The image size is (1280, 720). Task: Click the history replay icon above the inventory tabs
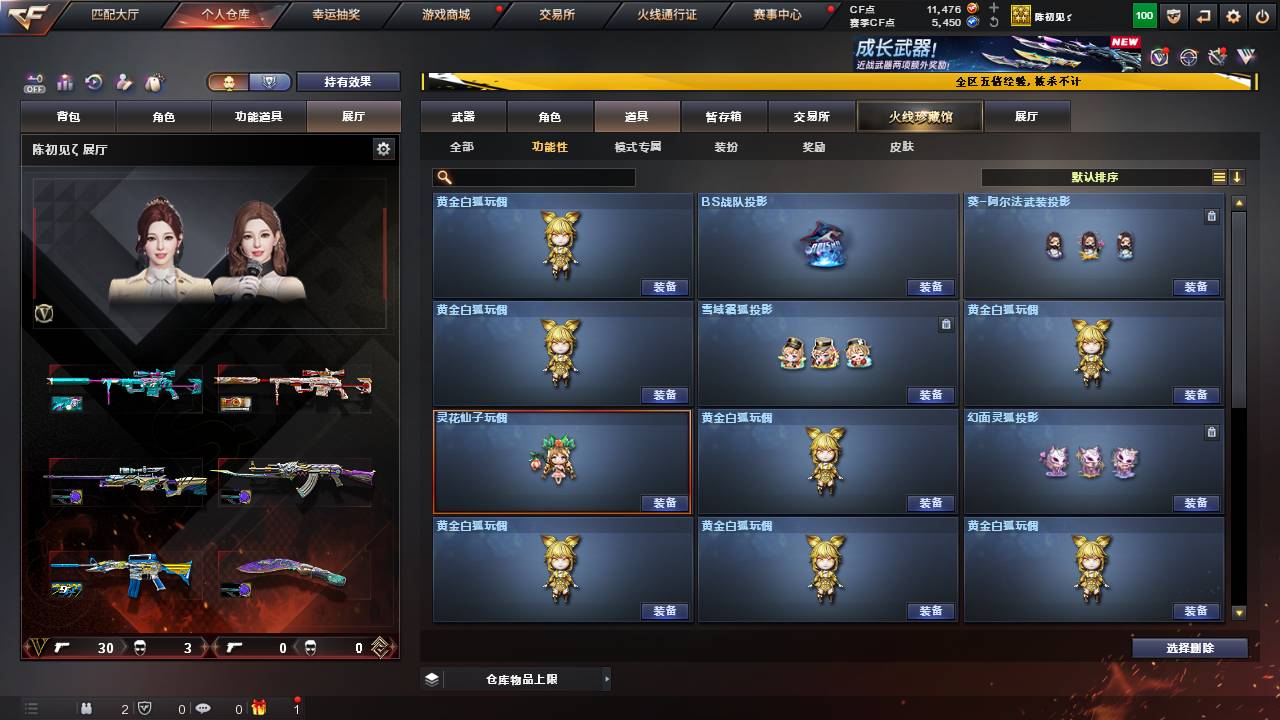[x=94, y=82]
